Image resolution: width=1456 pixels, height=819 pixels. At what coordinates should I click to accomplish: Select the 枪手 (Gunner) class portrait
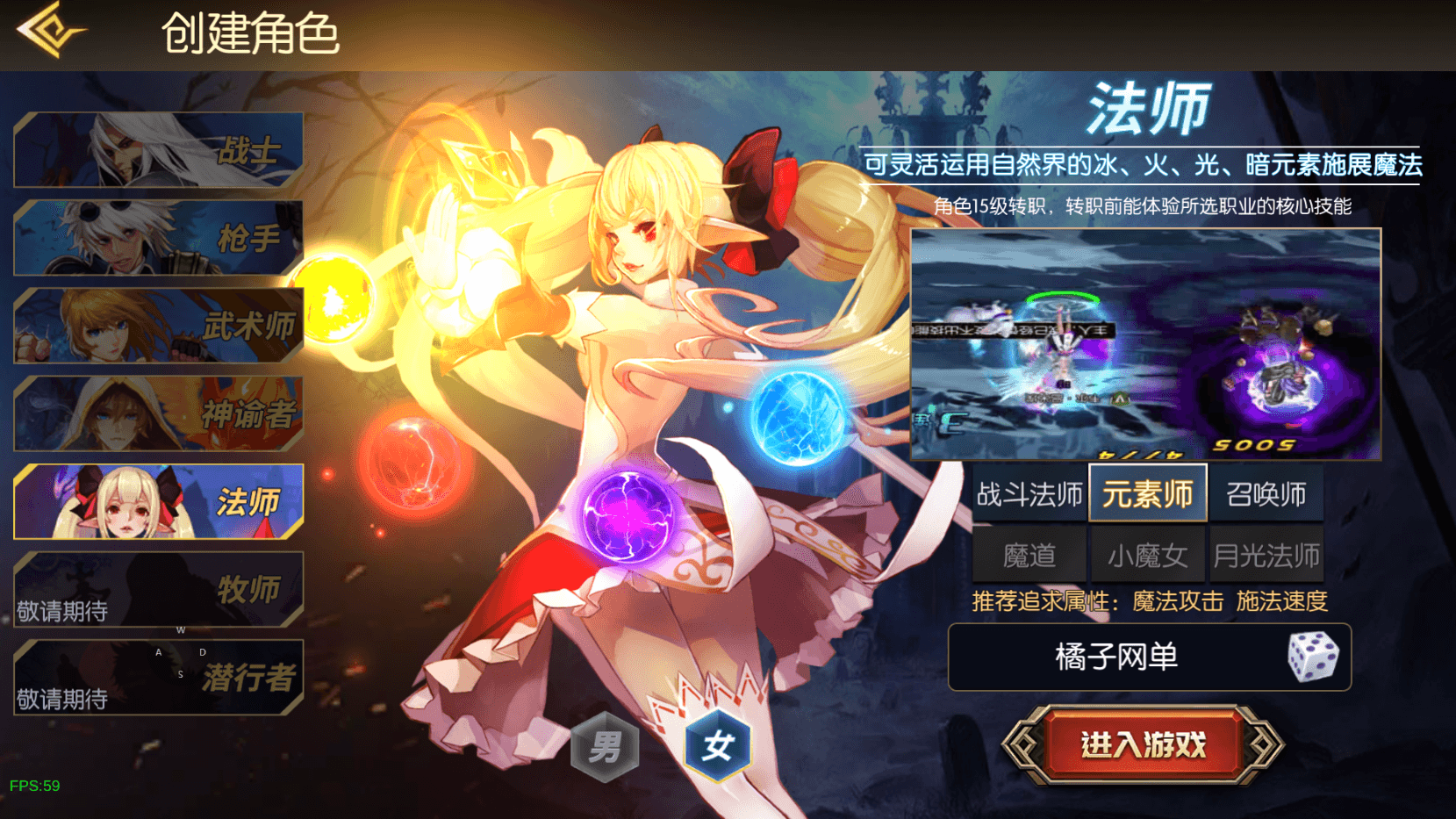tap(158, 237)
